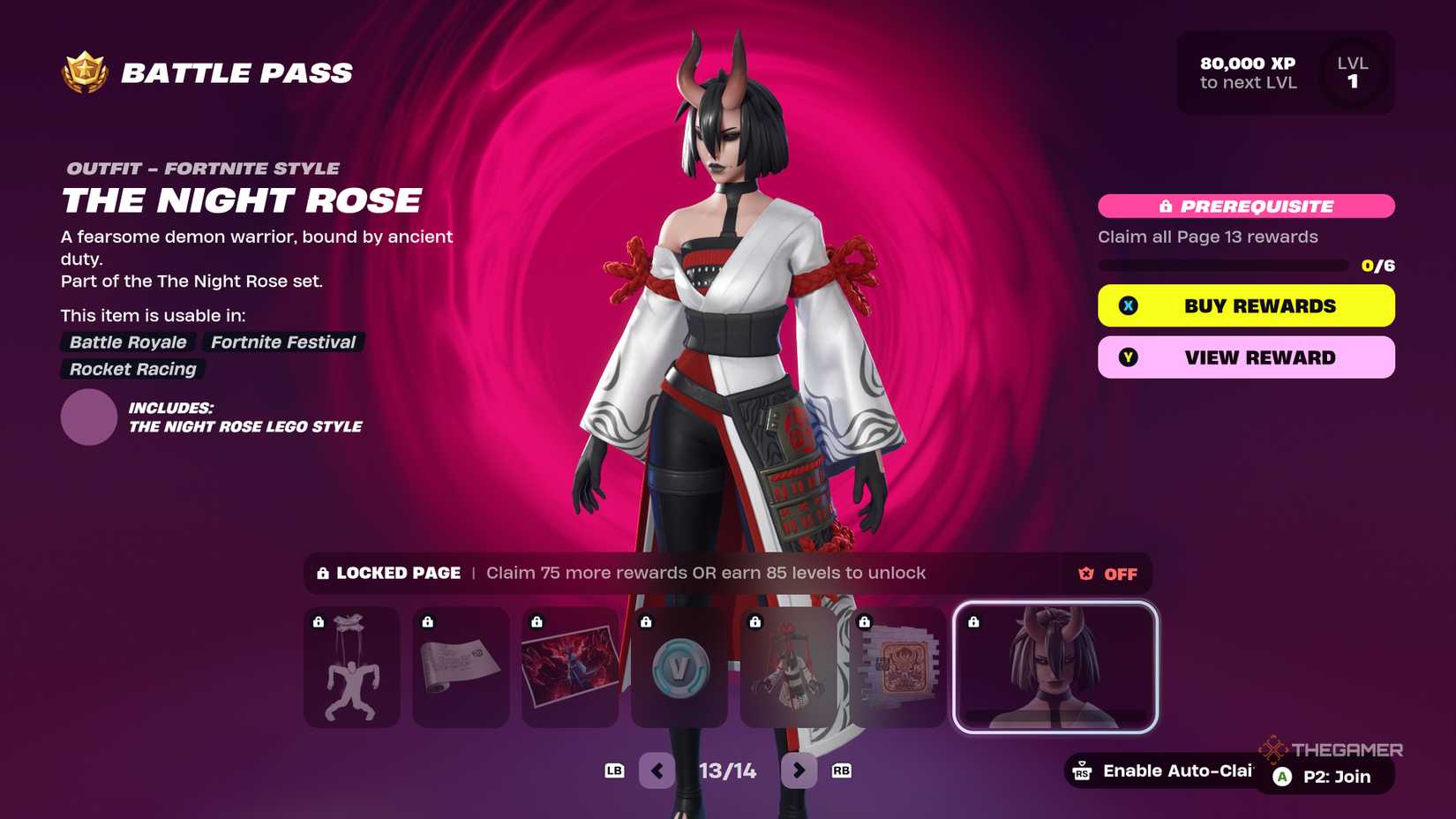Select the Battle Royale tag

(x=126, y=342)
